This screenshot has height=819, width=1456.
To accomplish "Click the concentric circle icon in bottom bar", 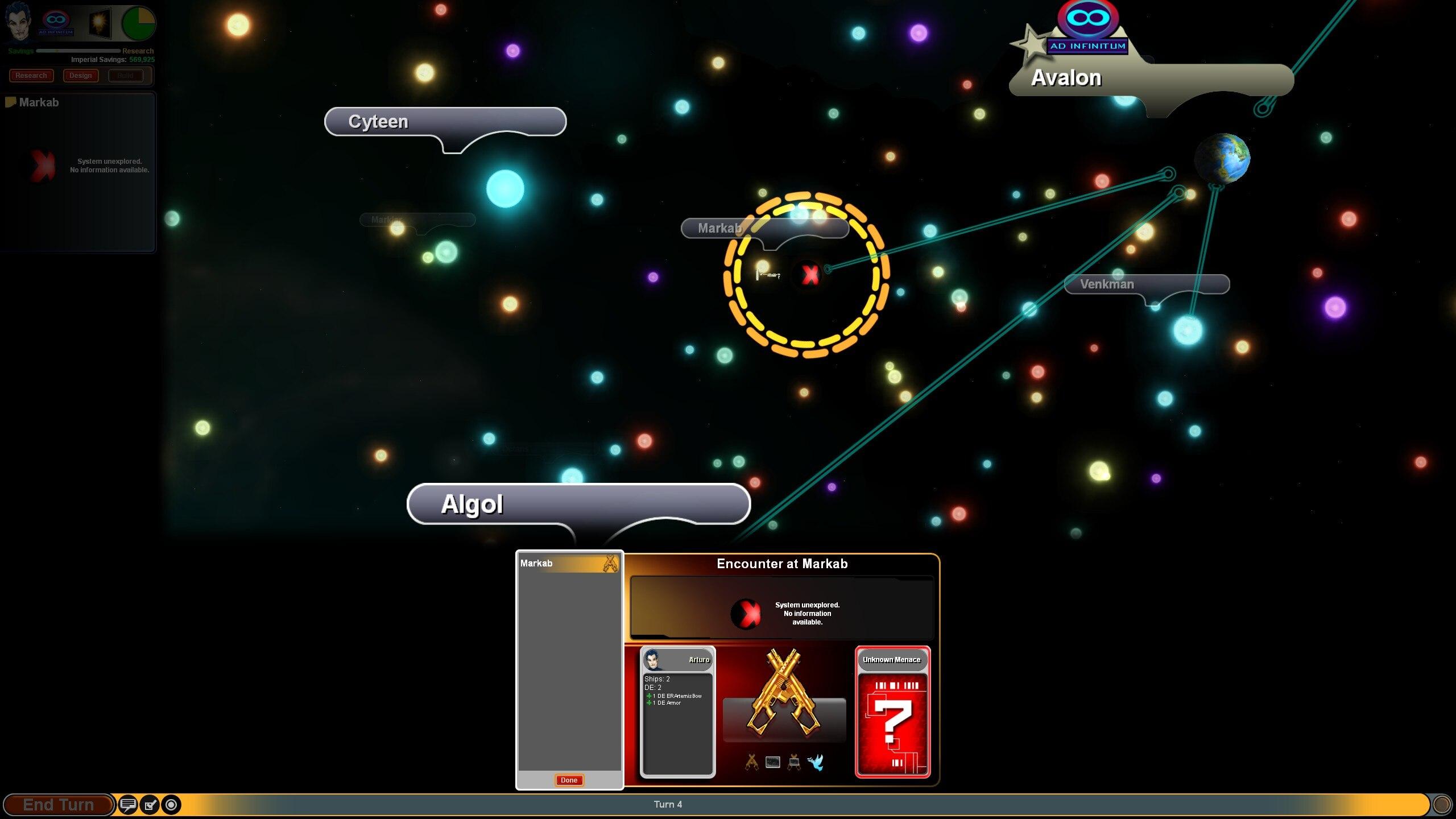I will point(171,805).
